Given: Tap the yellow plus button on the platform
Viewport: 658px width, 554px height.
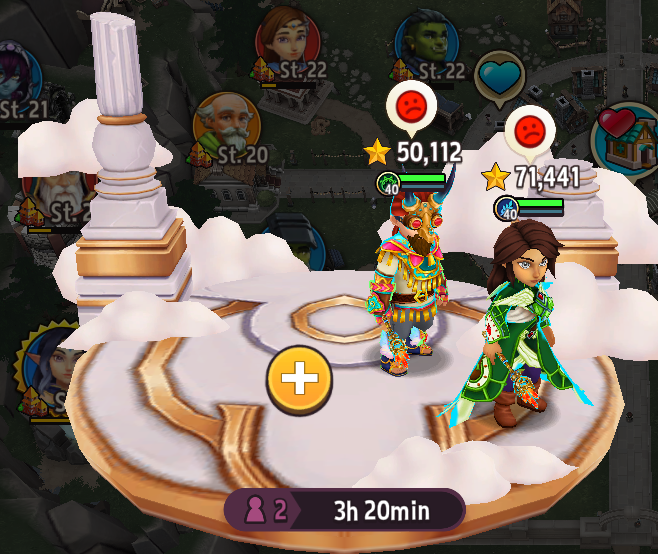Looking at the screenshot, I should tap(299, 379).
